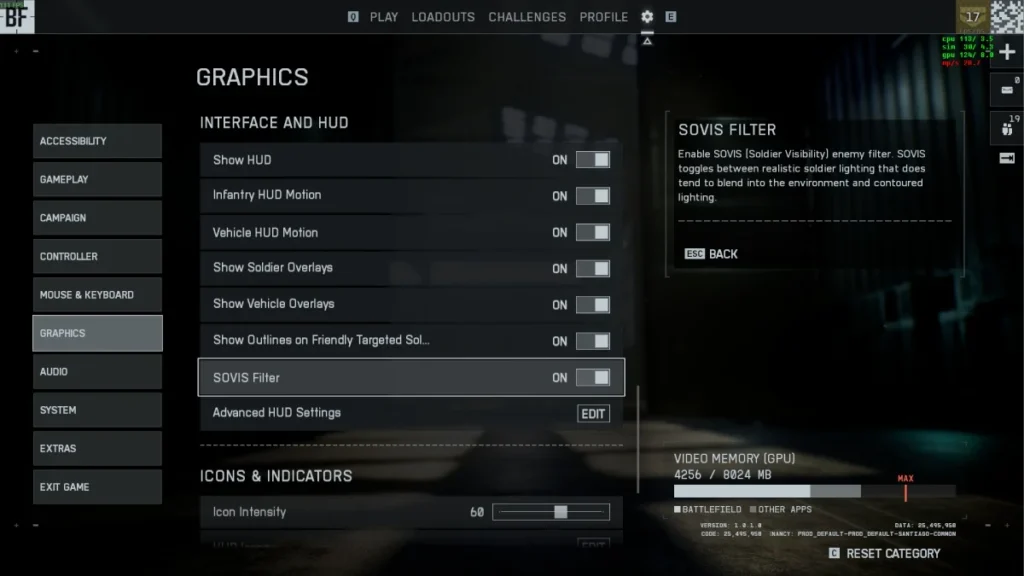Choose the Extras category
The height and width of the screenshot is (576, 1024).
(x=97, y=449)
